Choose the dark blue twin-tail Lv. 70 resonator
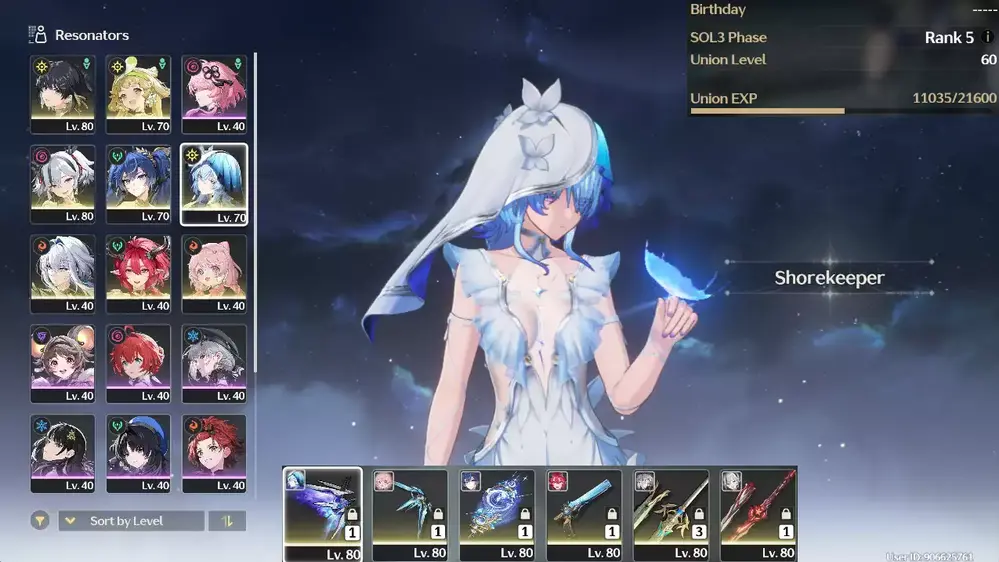 click(139, 184)
